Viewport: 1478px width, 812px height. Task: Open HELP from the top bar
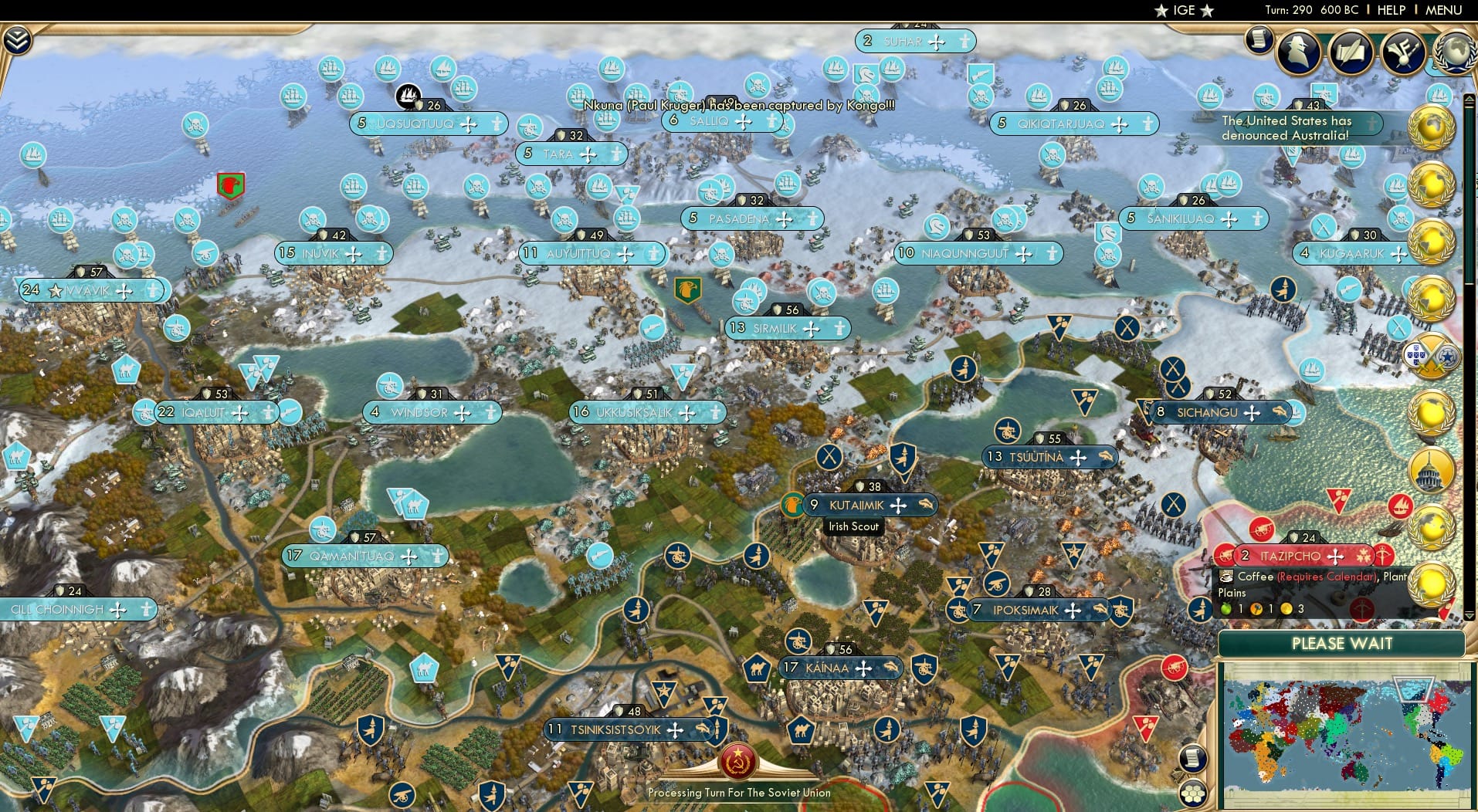tap(1390, 10)
